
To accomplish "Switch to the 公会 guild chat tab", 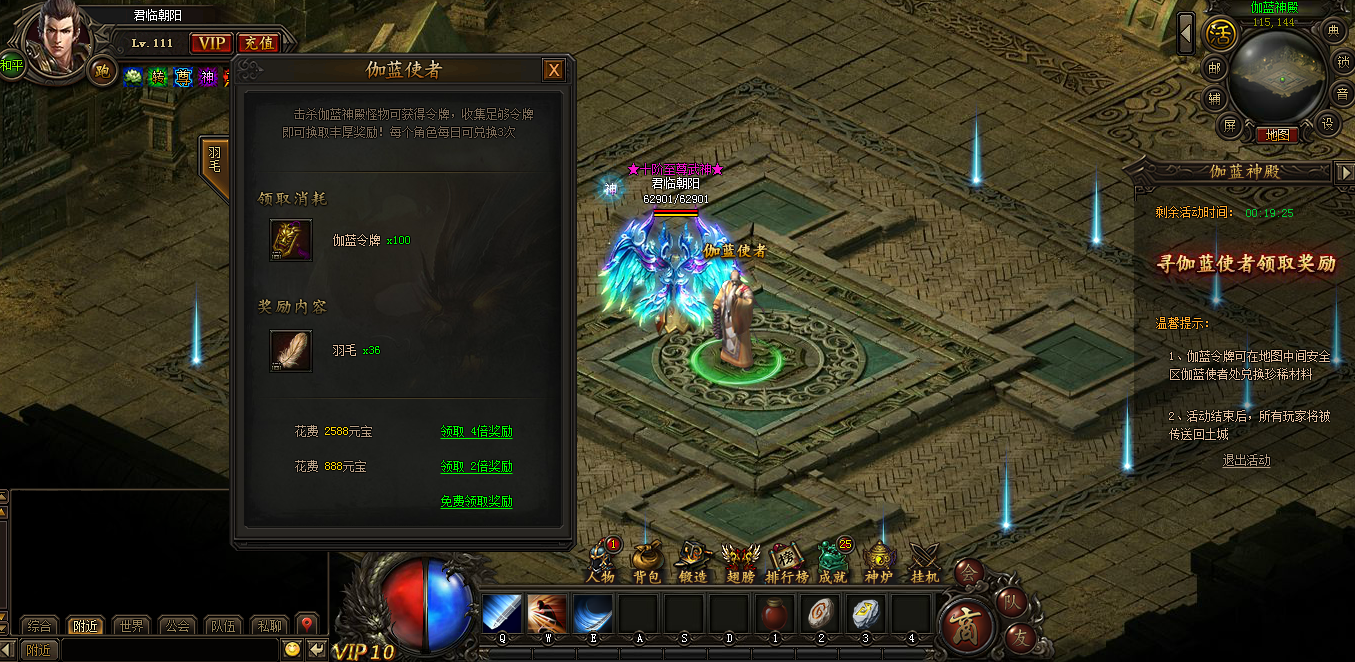I will 177,626.
